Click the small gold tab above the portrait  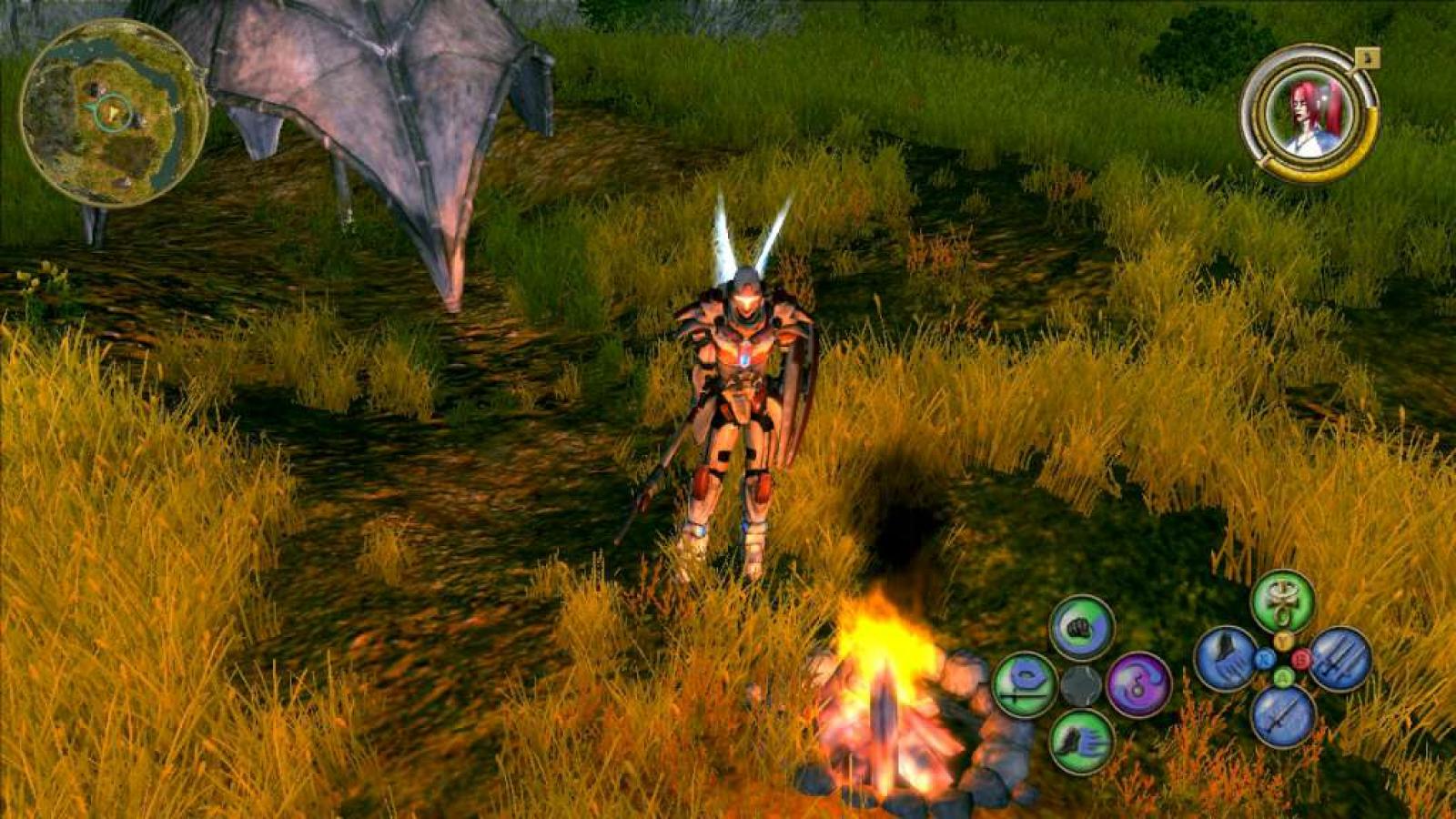(1370, 57)
